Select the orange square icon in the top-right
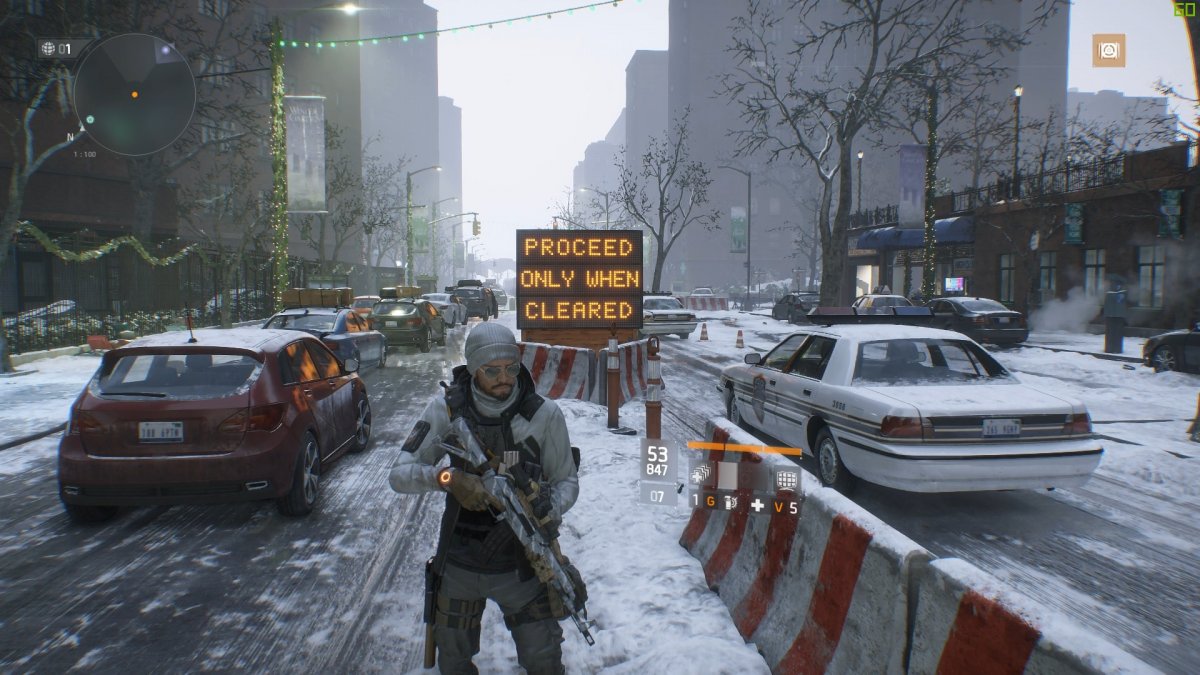This screenshot has height=675, width=1200. (x=1108, y=50)
